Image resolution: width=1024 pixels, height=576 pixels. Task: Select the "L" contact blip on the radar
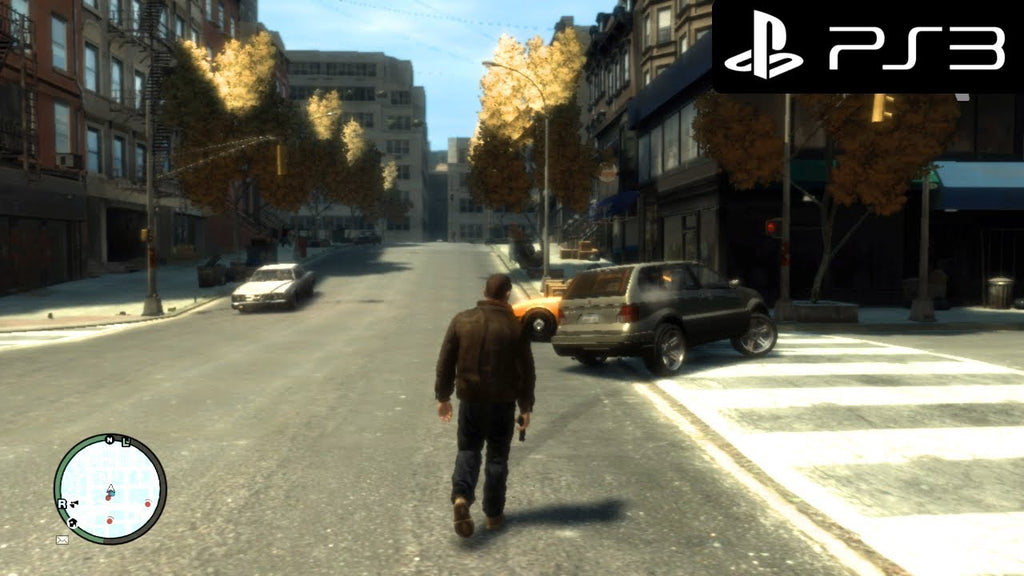click(126, 442)
